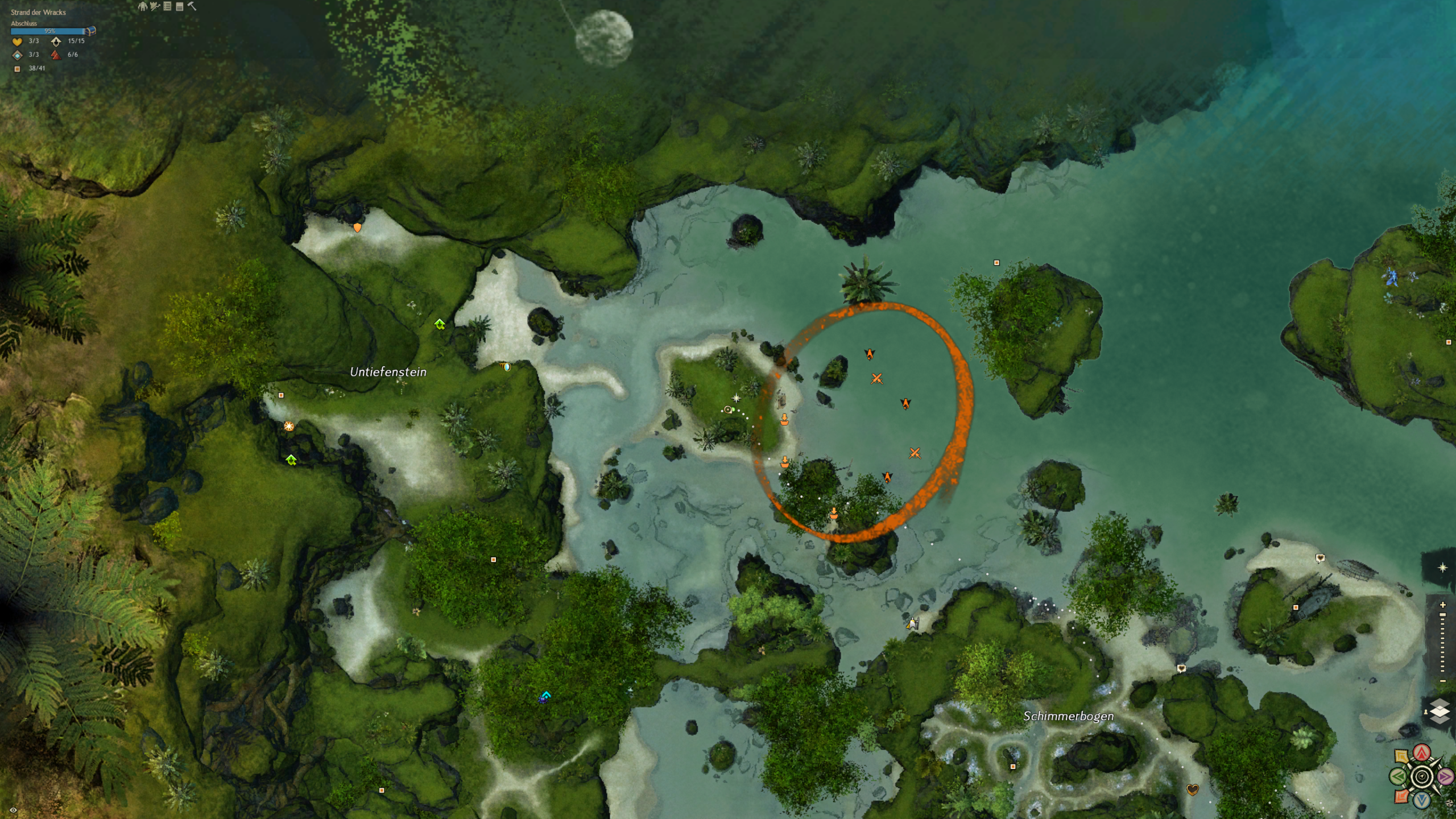Open the map floor layers selector
The image size is (1456, 819).
click(1440, 712)
